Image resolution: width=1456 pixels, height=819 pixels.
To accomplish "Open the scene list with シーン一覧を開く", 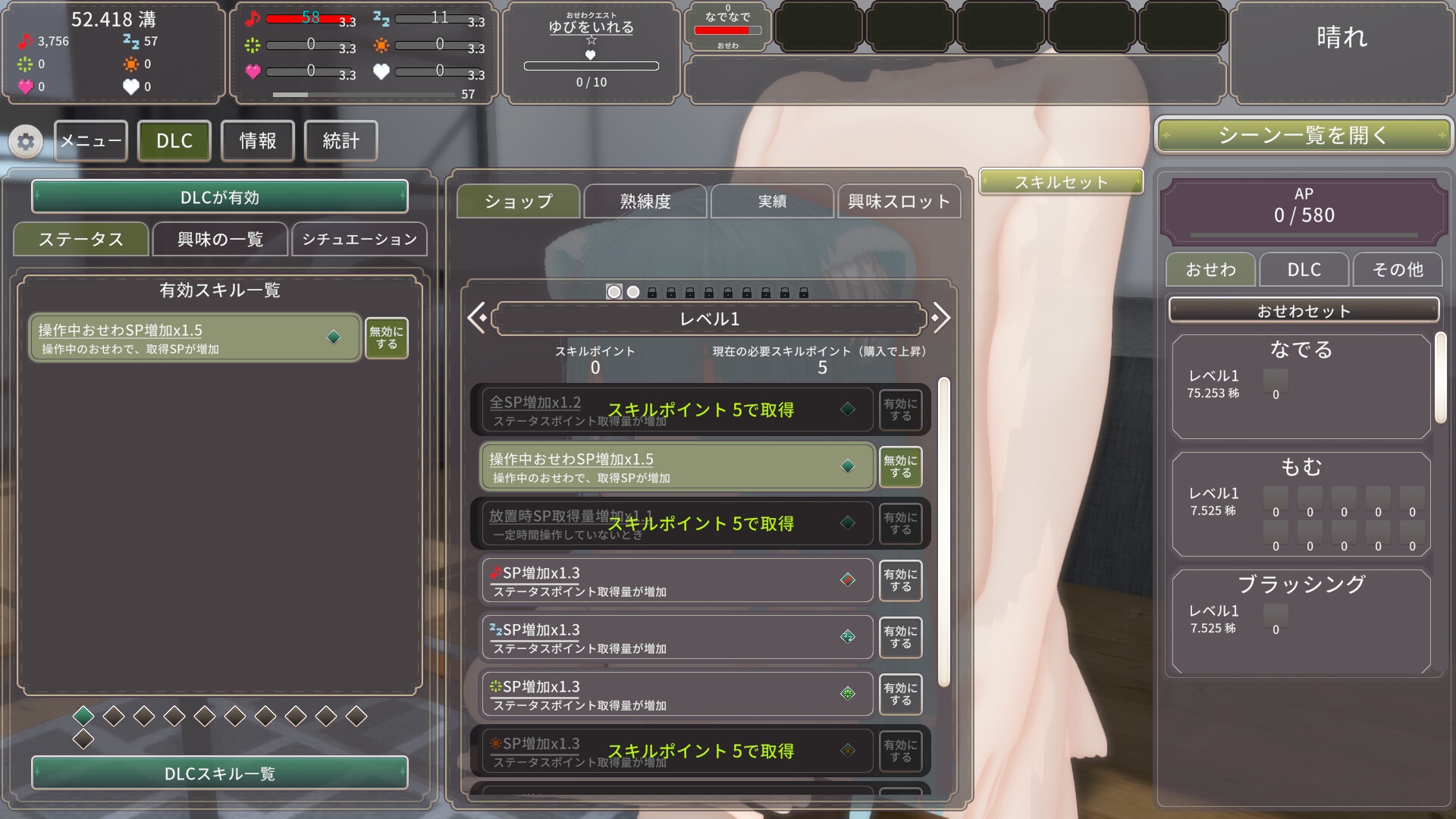I will click(x=1303, y=136).
